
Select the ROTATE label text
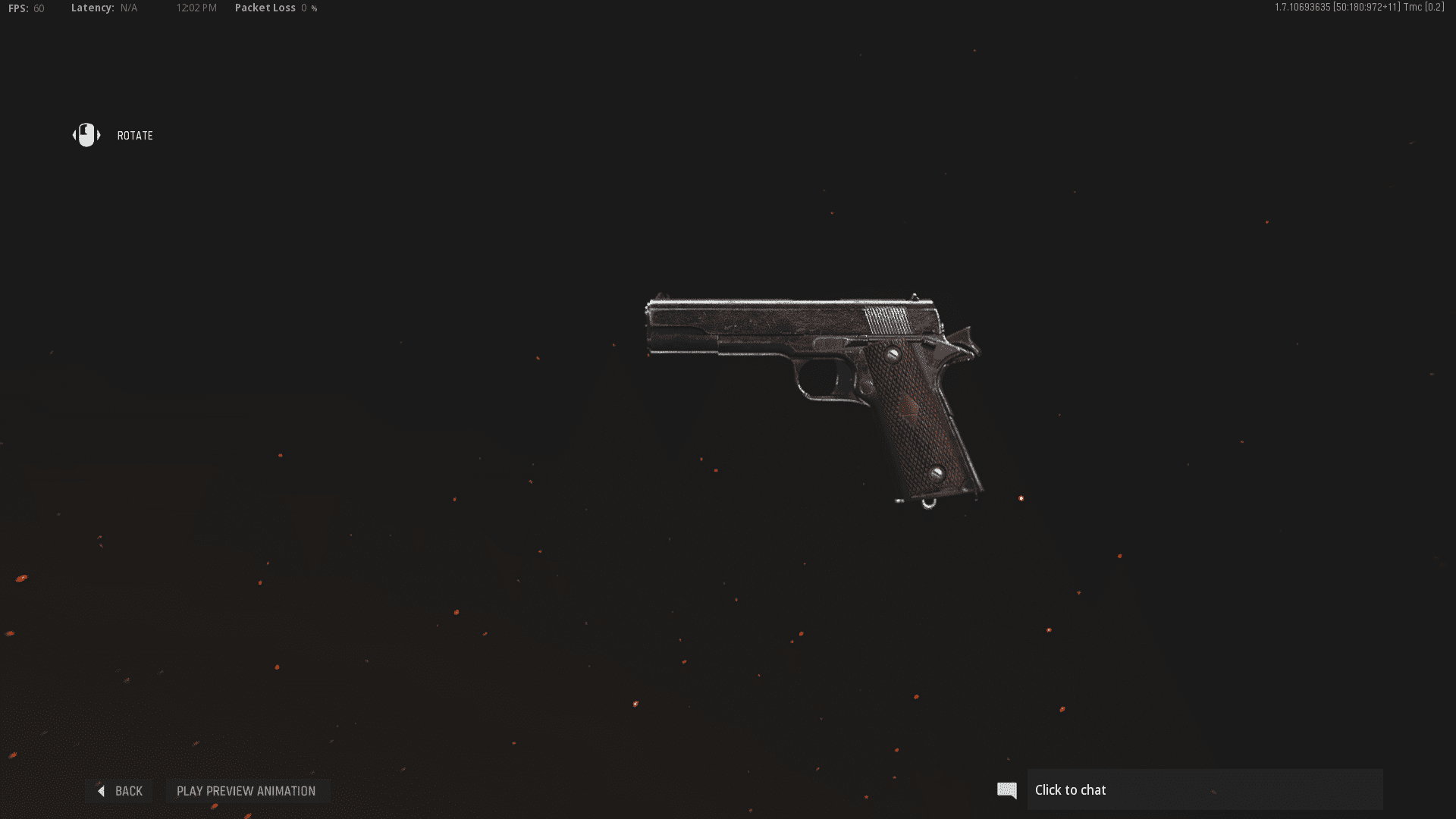pos(135,136)
